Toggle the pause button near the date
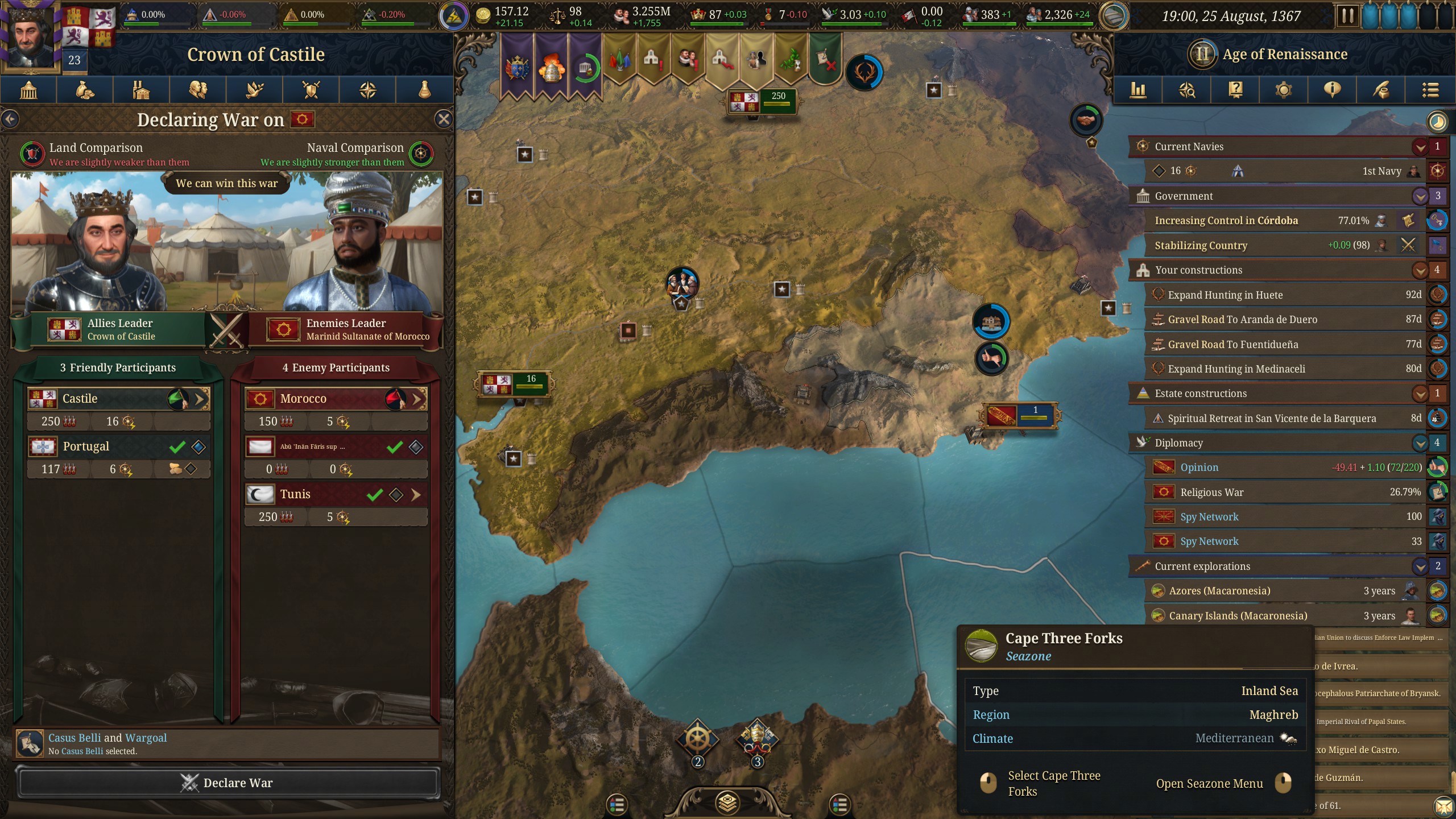Screen dimensions: 1456x819 1347,15
